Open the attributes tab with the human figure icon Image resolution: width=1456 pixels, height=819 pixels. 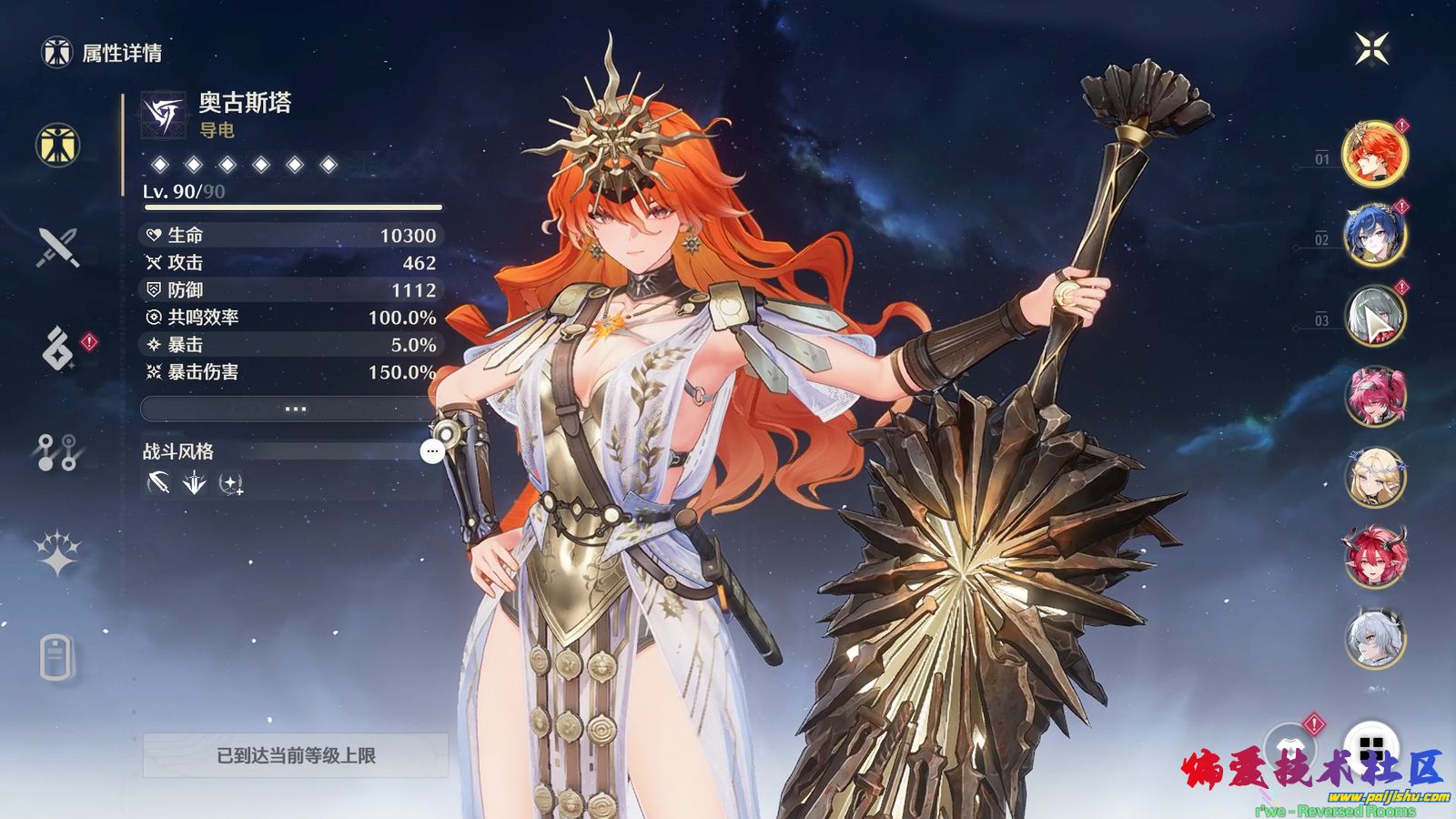coord(58,146)
